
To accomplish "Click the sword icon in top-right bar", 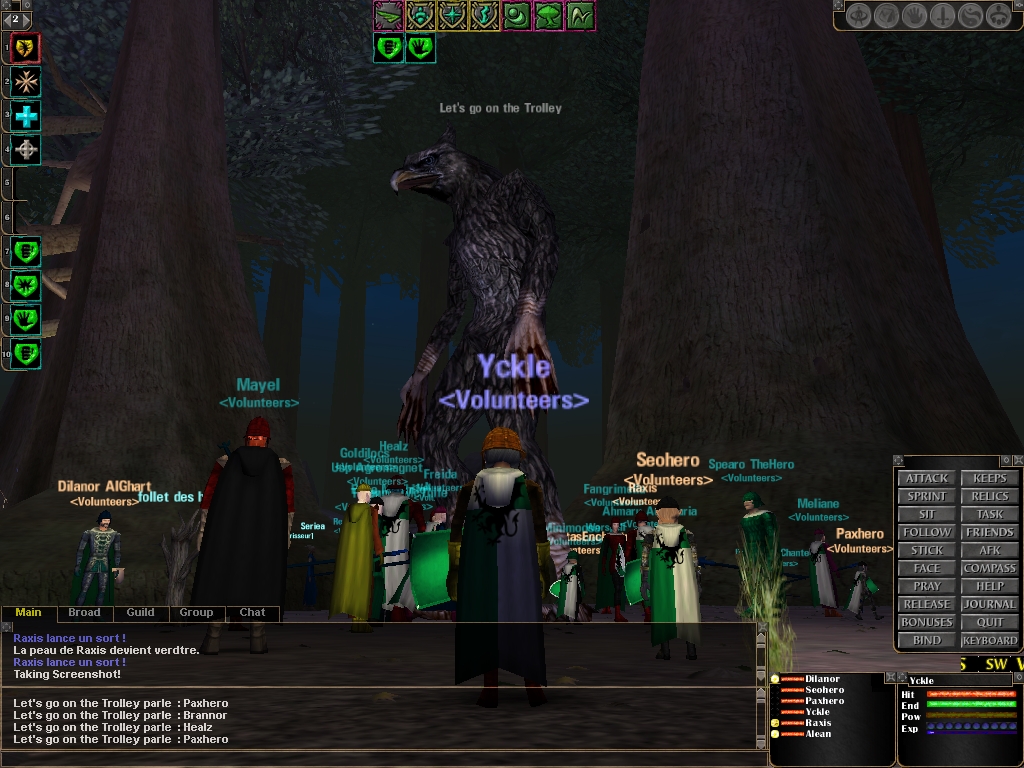I will 942,16.
